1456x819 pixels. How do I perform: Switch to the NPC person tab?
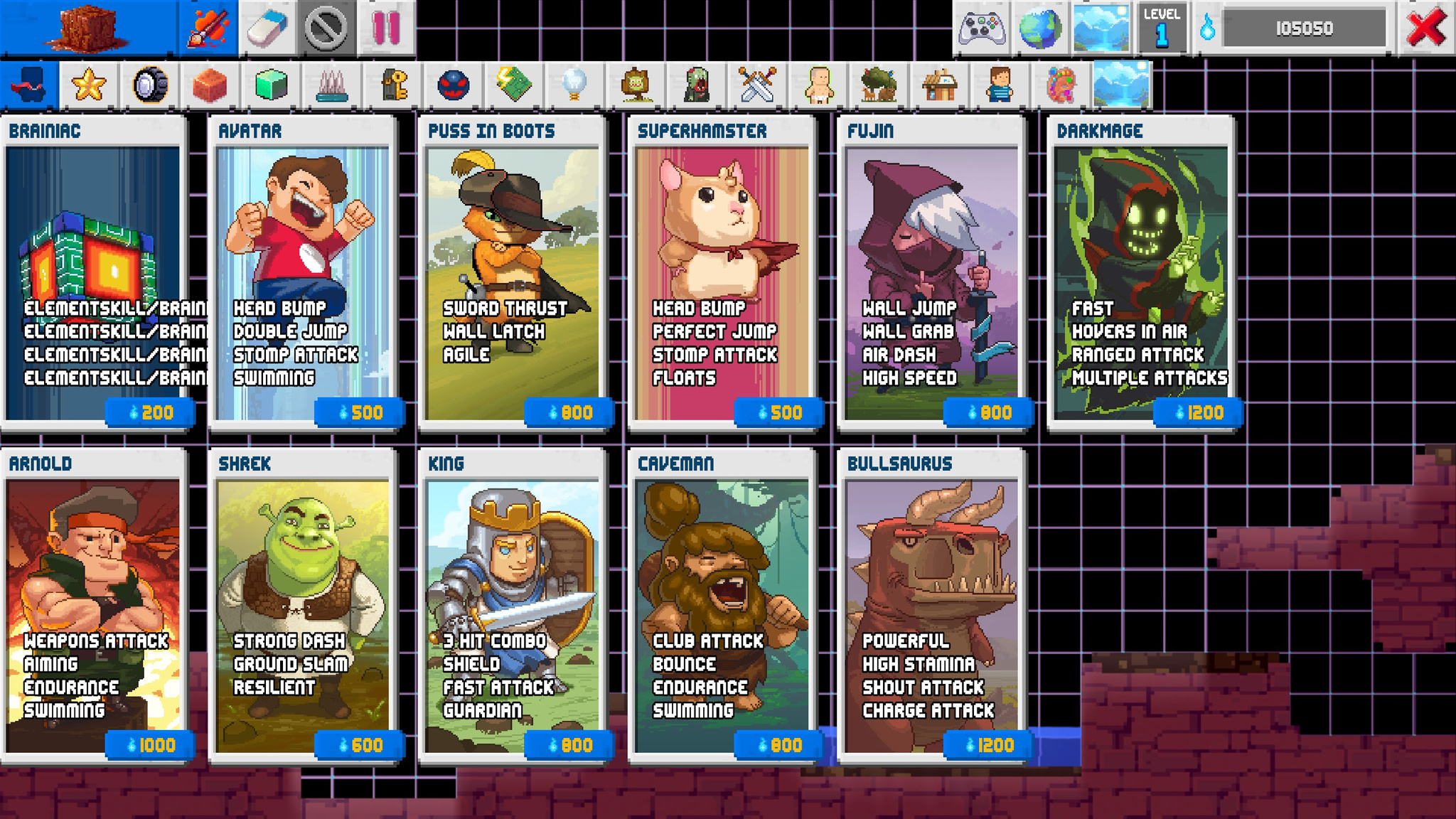pos(998,85)
